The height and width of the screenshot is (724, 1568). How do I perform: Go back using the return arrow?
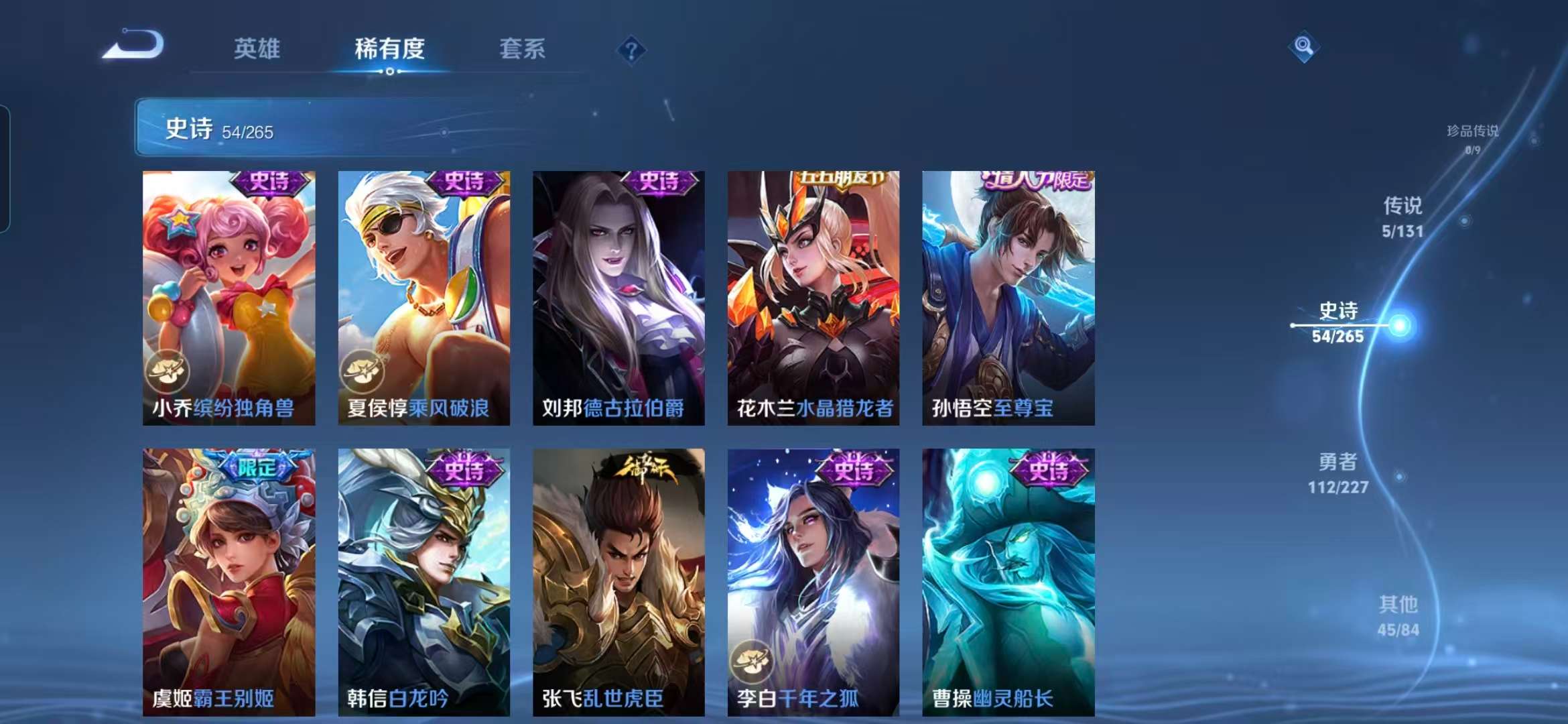coord(134,46)
